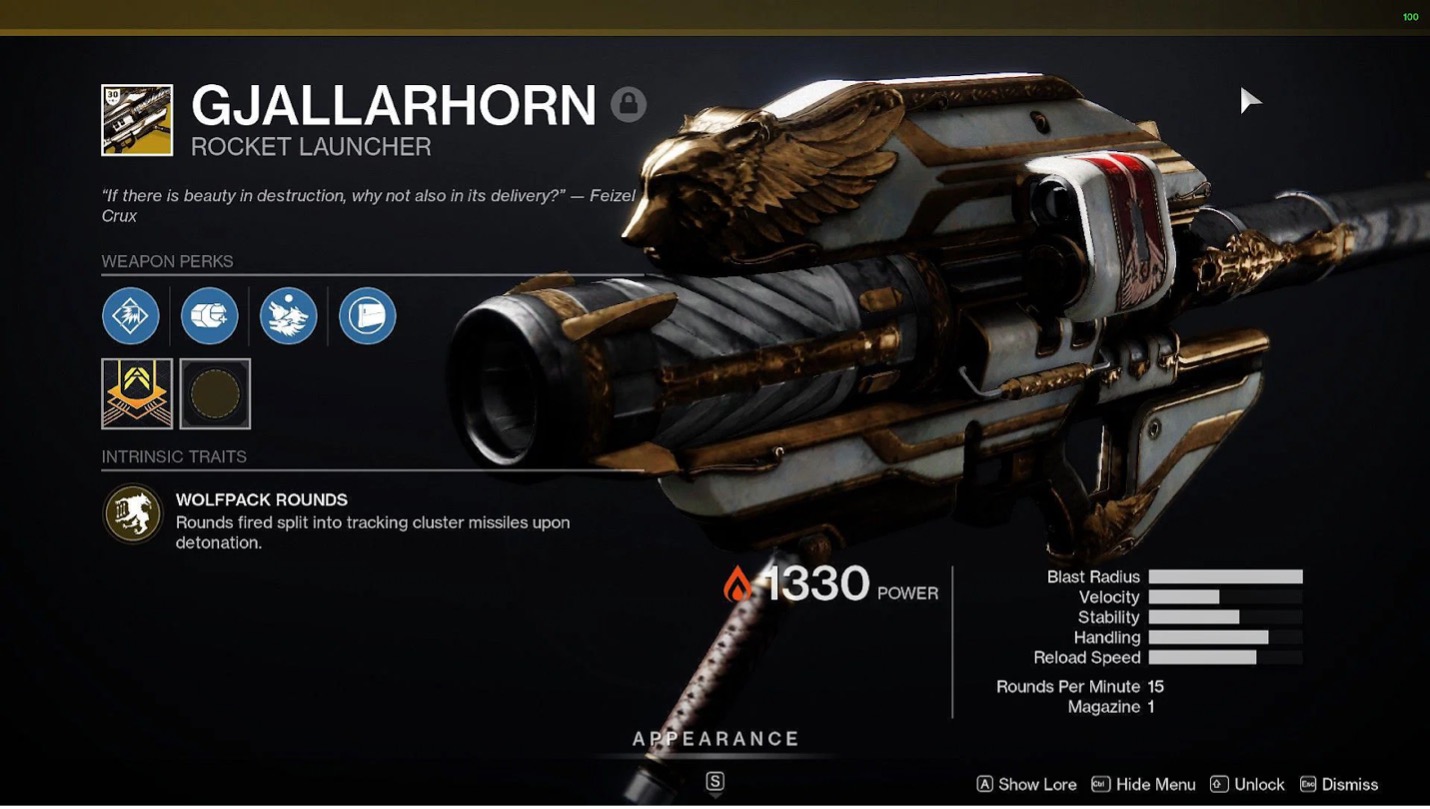Select the empty masterwork slot
1430x809 pixels.
pos(215,393)
